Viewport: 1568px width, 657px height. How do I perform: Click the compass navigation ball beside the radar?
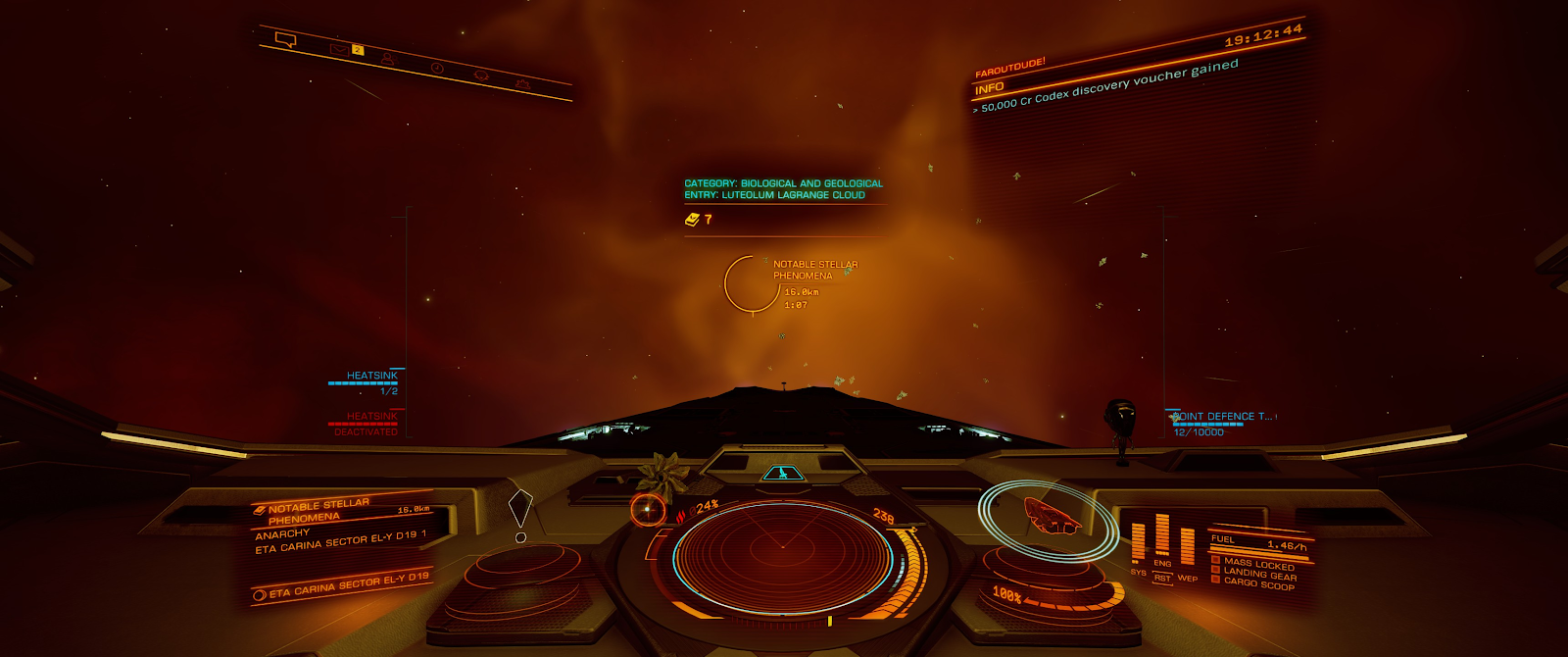click(x=648, y=509)
